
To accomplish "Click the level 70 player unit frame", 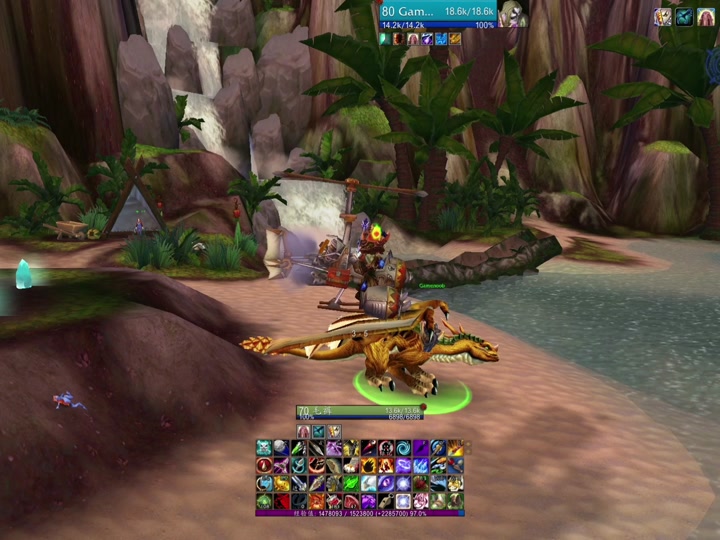I will (360, 410).
